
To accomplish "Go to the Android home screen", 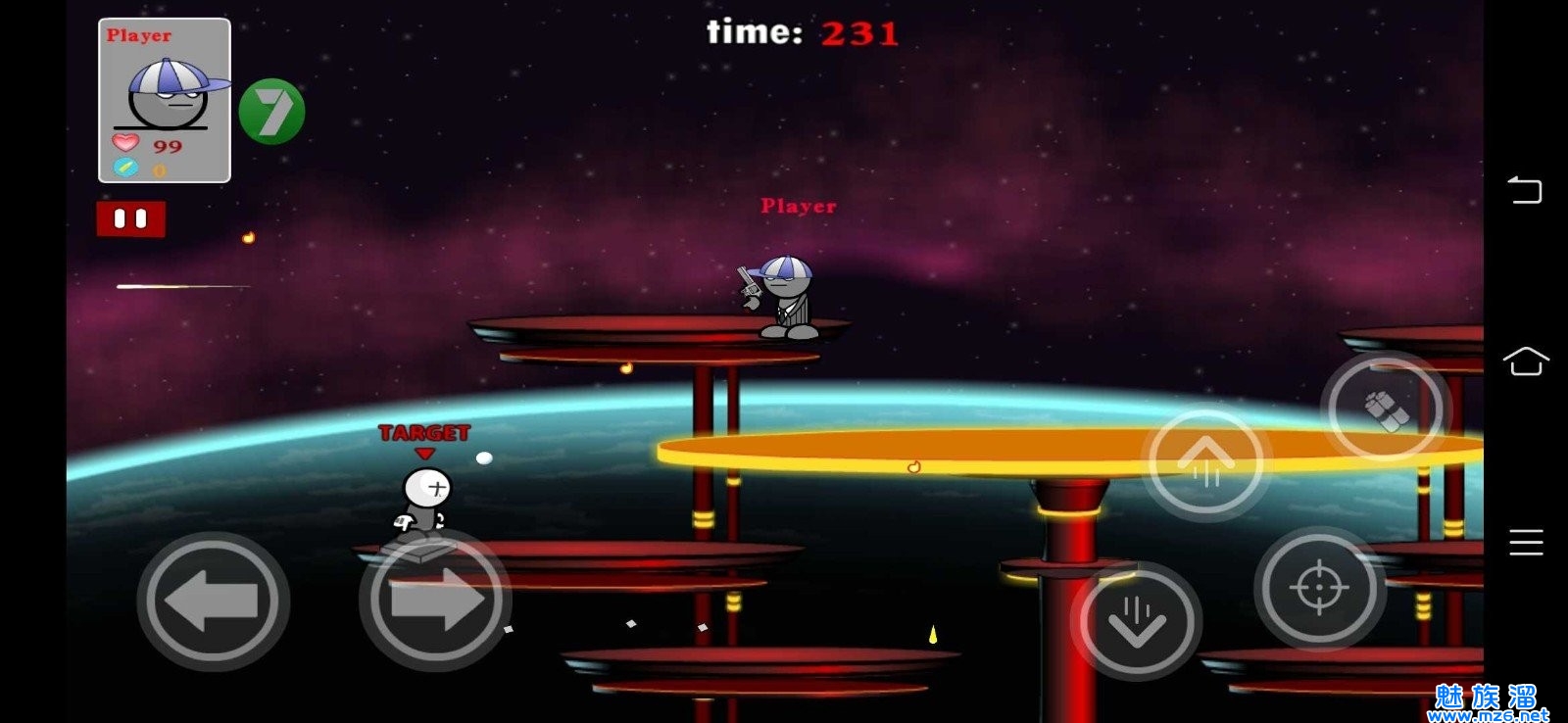I will 1525,361.
